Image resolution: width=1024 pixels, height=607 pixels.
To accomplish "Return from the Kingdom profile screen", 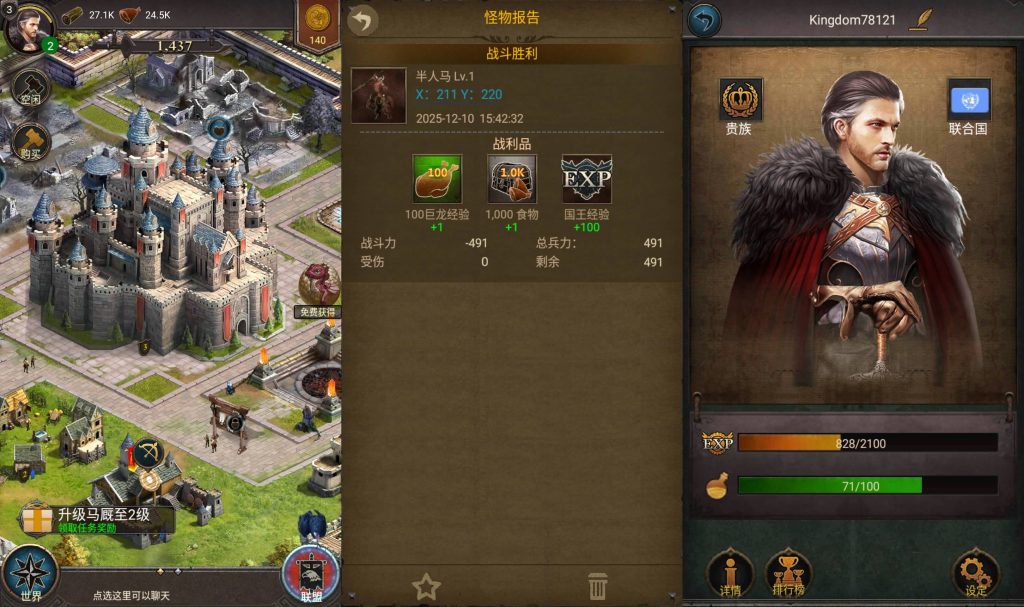I will pos(704,20).
